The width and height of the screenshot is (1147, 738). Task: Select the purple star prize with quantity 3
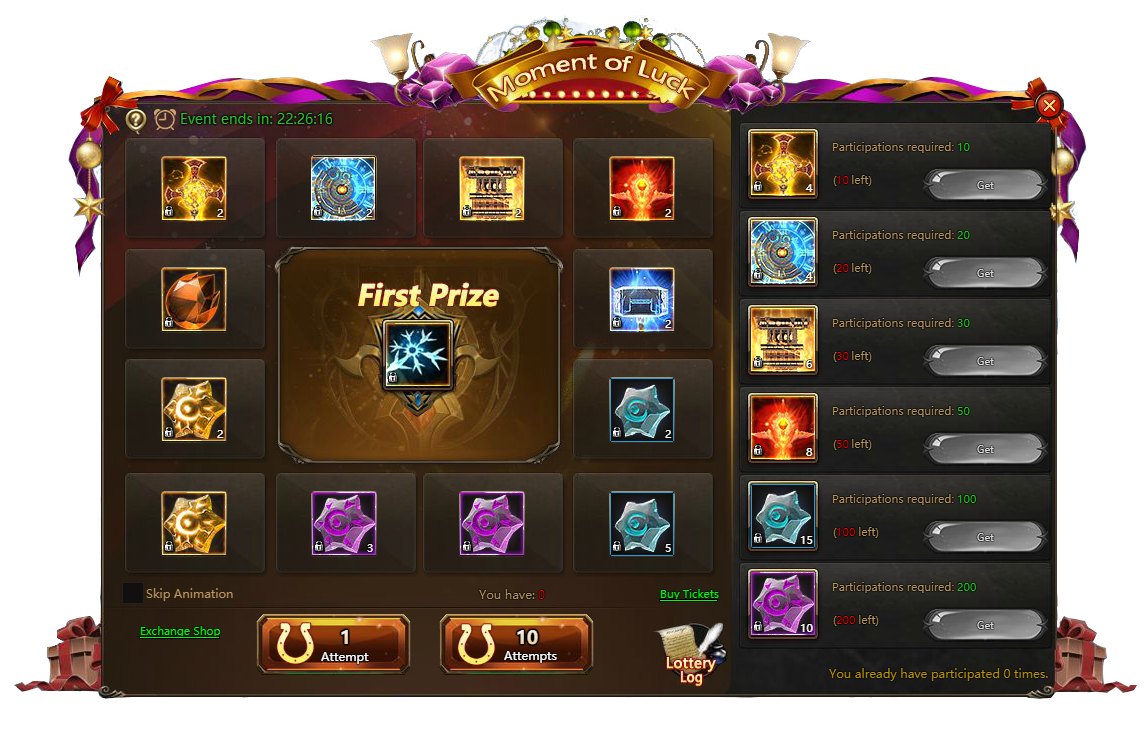point(344,523)
